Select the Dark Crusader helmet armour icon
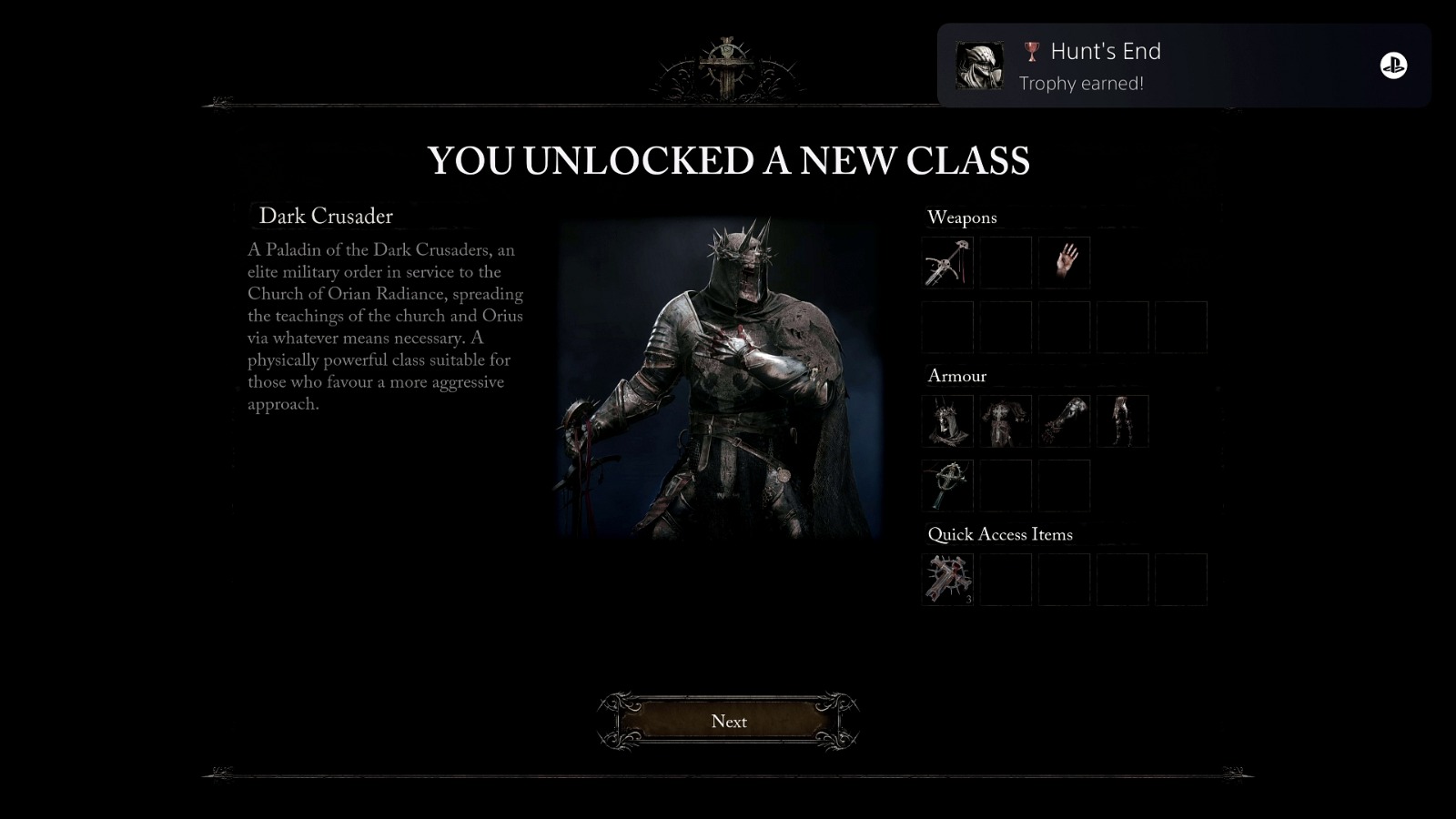 point(947,420)
